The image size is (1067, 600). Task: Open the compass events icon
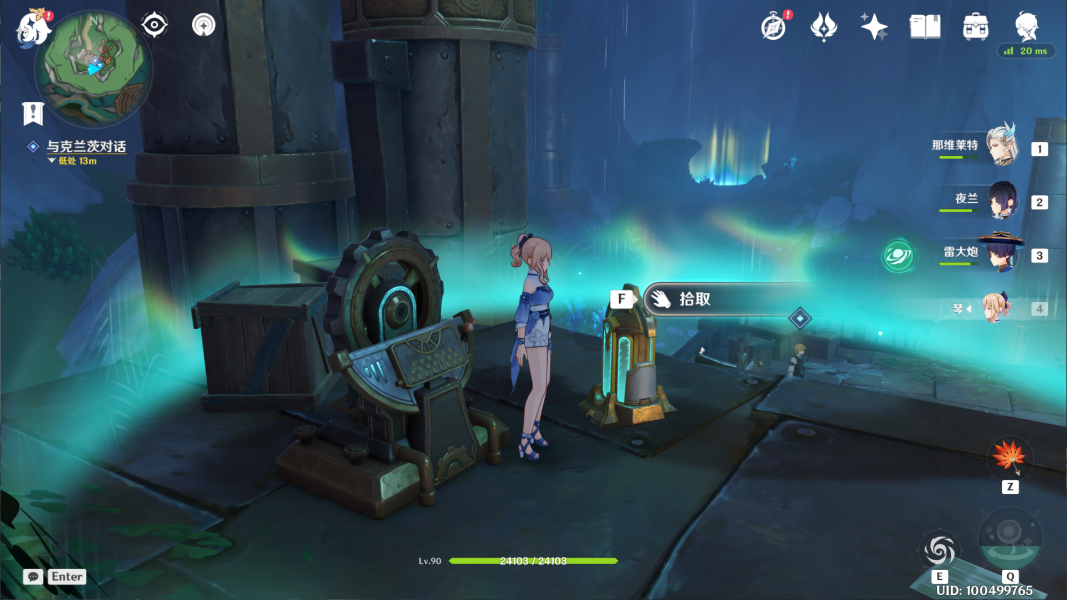[773, 27]
